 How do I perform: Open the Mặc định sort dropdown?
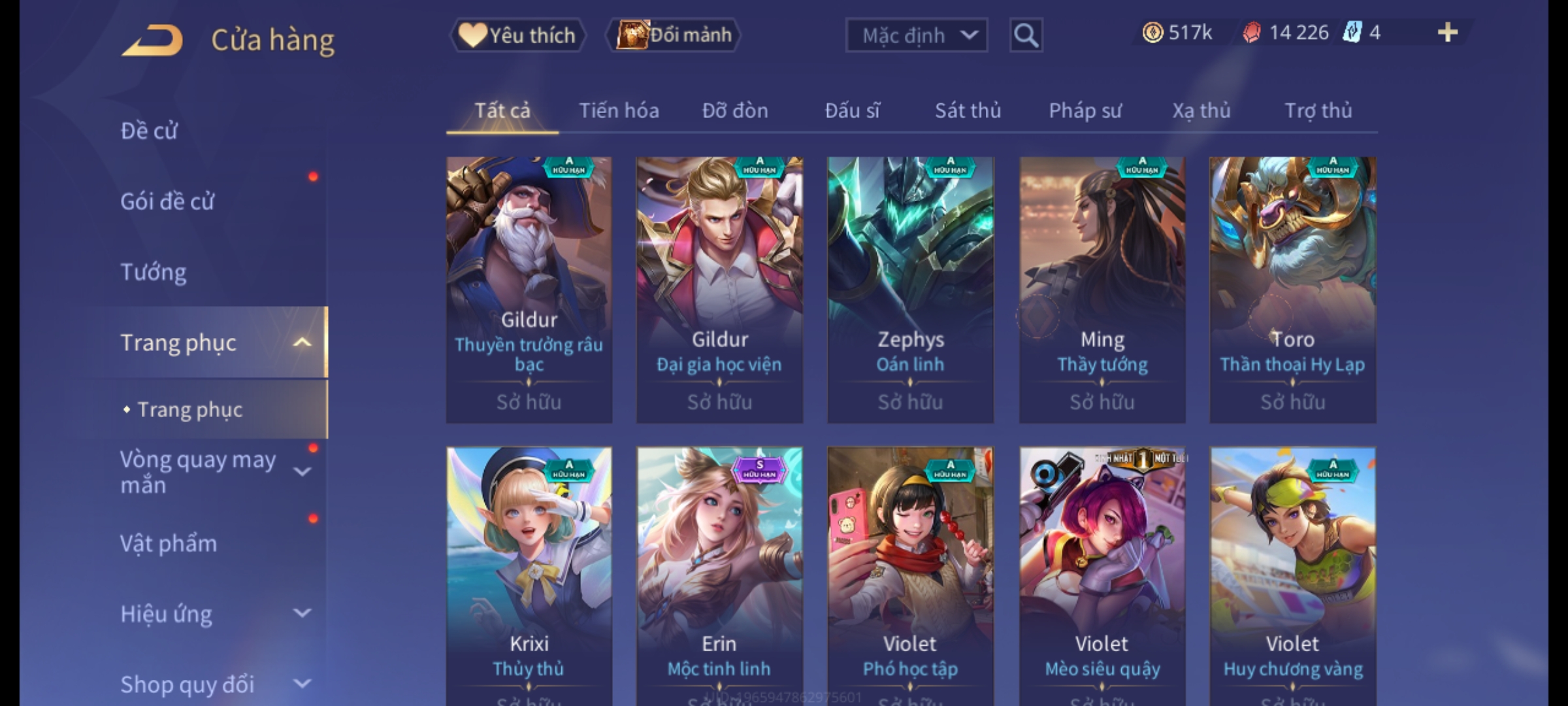(916, 35)
